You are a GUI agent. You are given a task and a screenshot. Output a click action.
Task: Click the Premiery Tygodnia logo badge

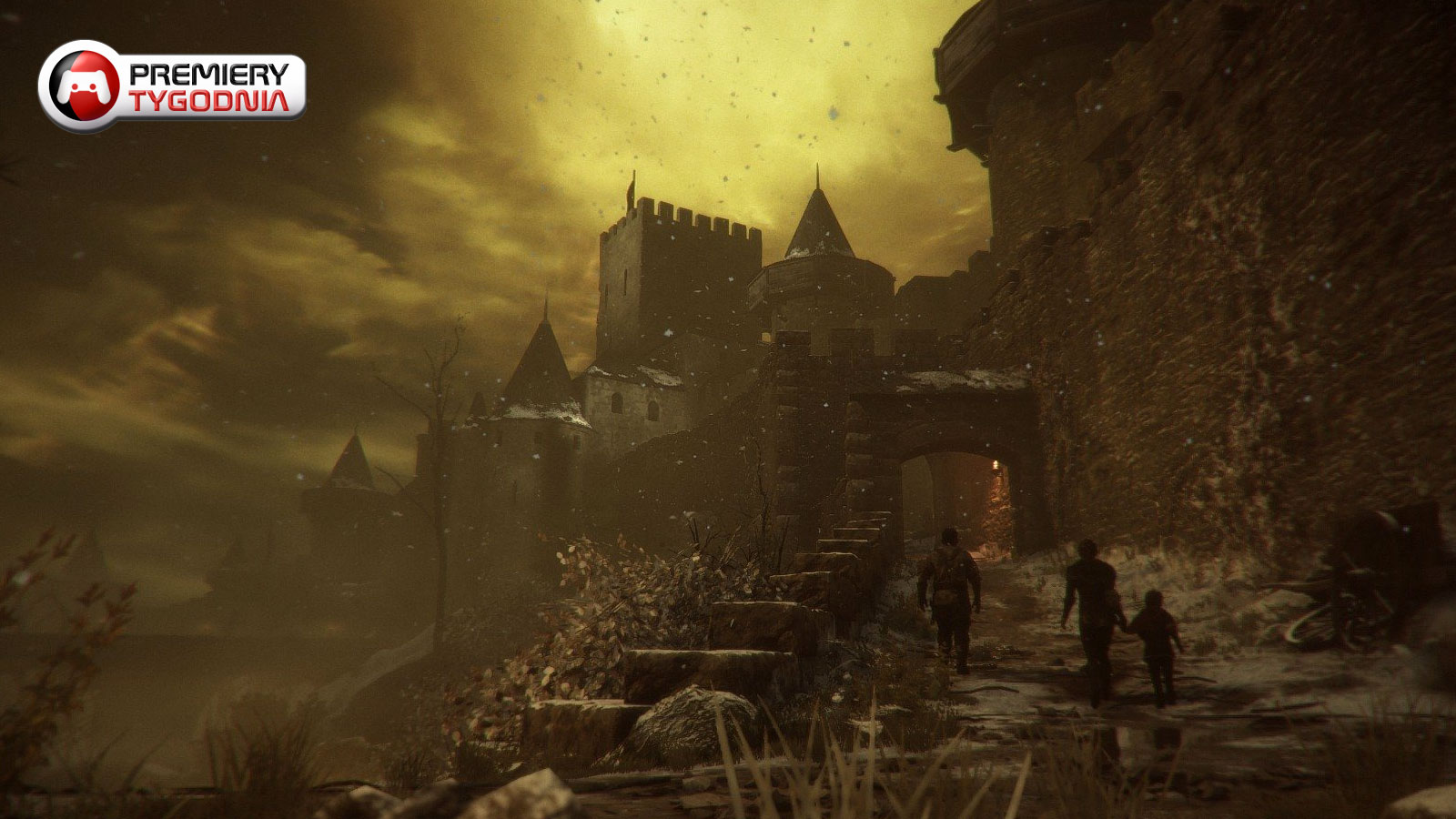point(172,86)
